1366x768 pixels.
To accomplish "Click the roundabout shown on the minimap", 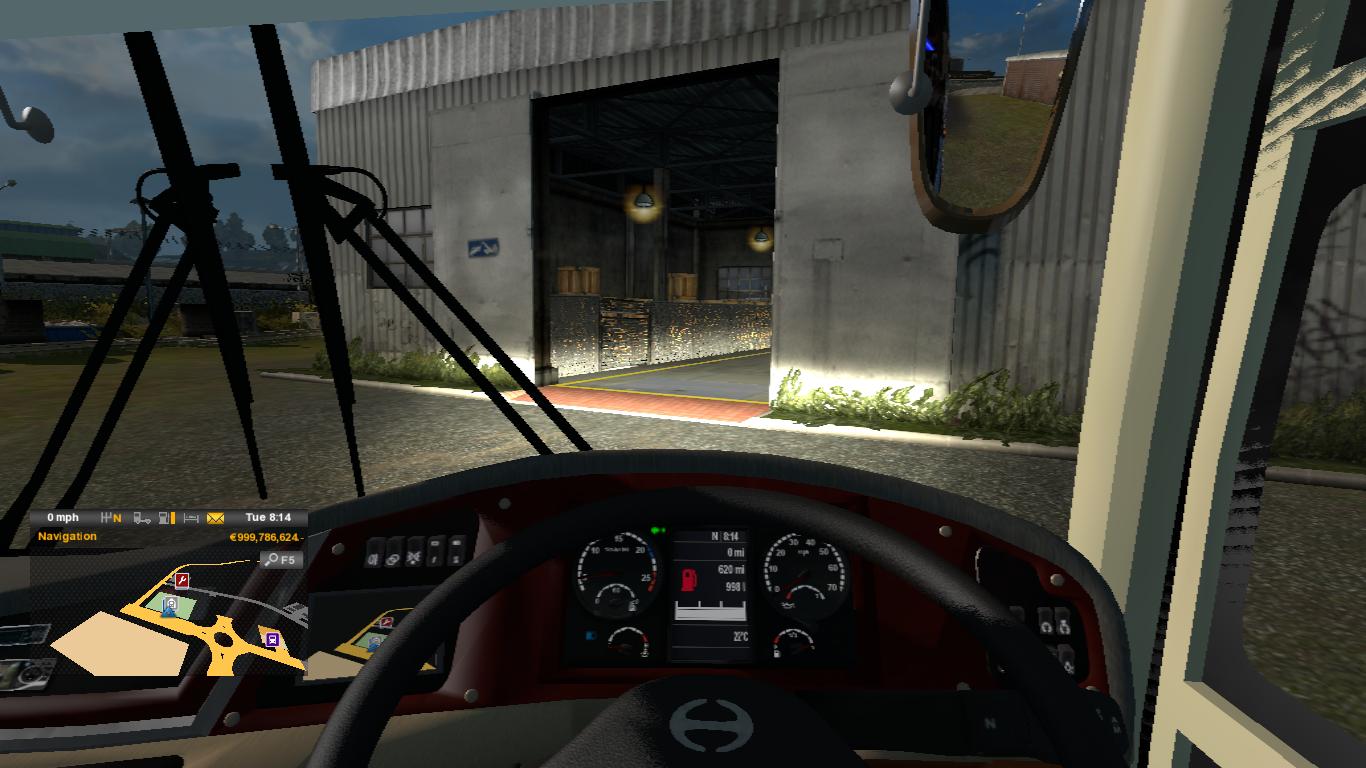I will pyautogui.click(x=222, y=639).
